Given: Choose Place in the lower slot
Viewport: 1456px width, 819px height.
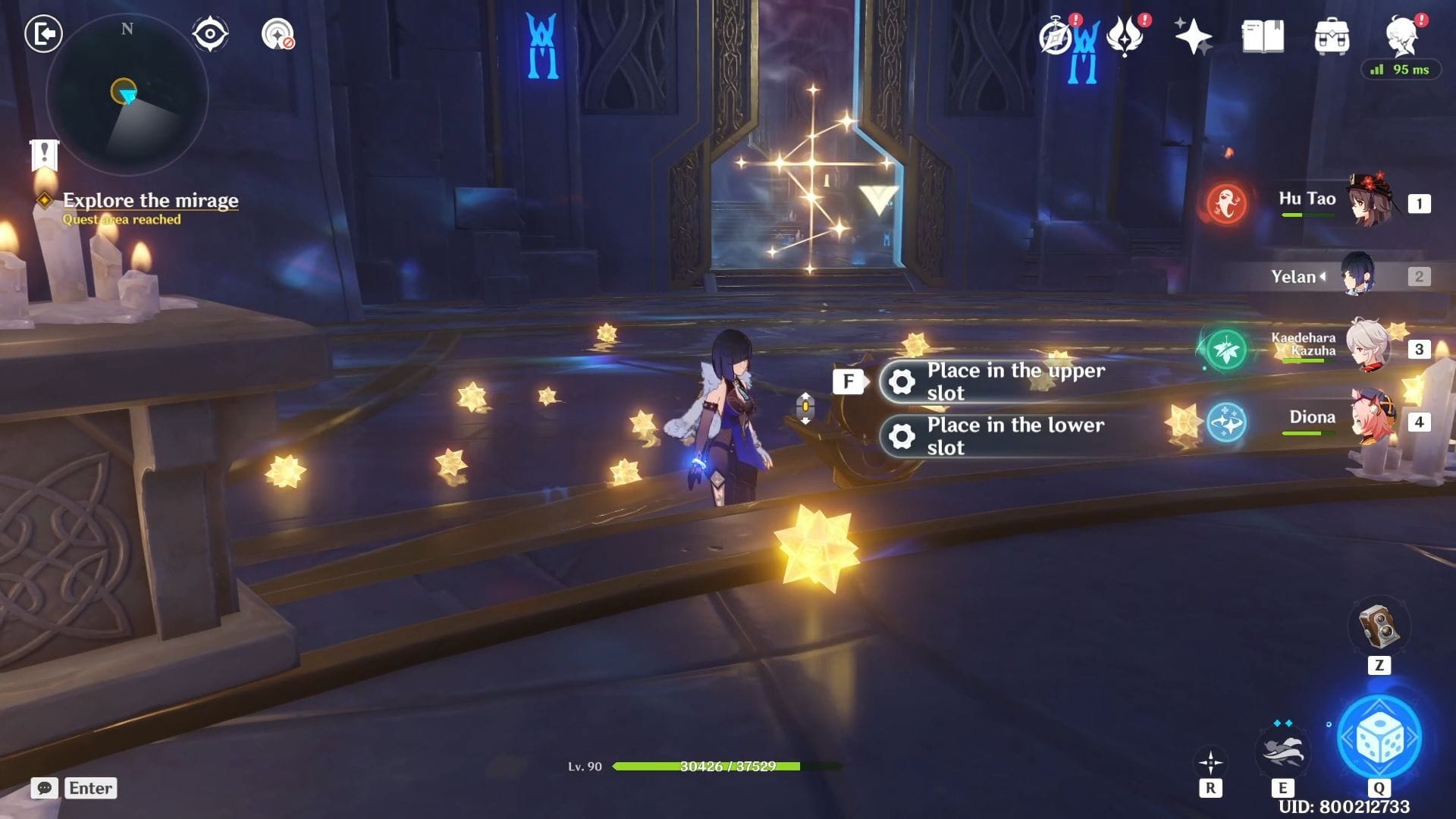Looking at the screenshot, I should 1015,436.
